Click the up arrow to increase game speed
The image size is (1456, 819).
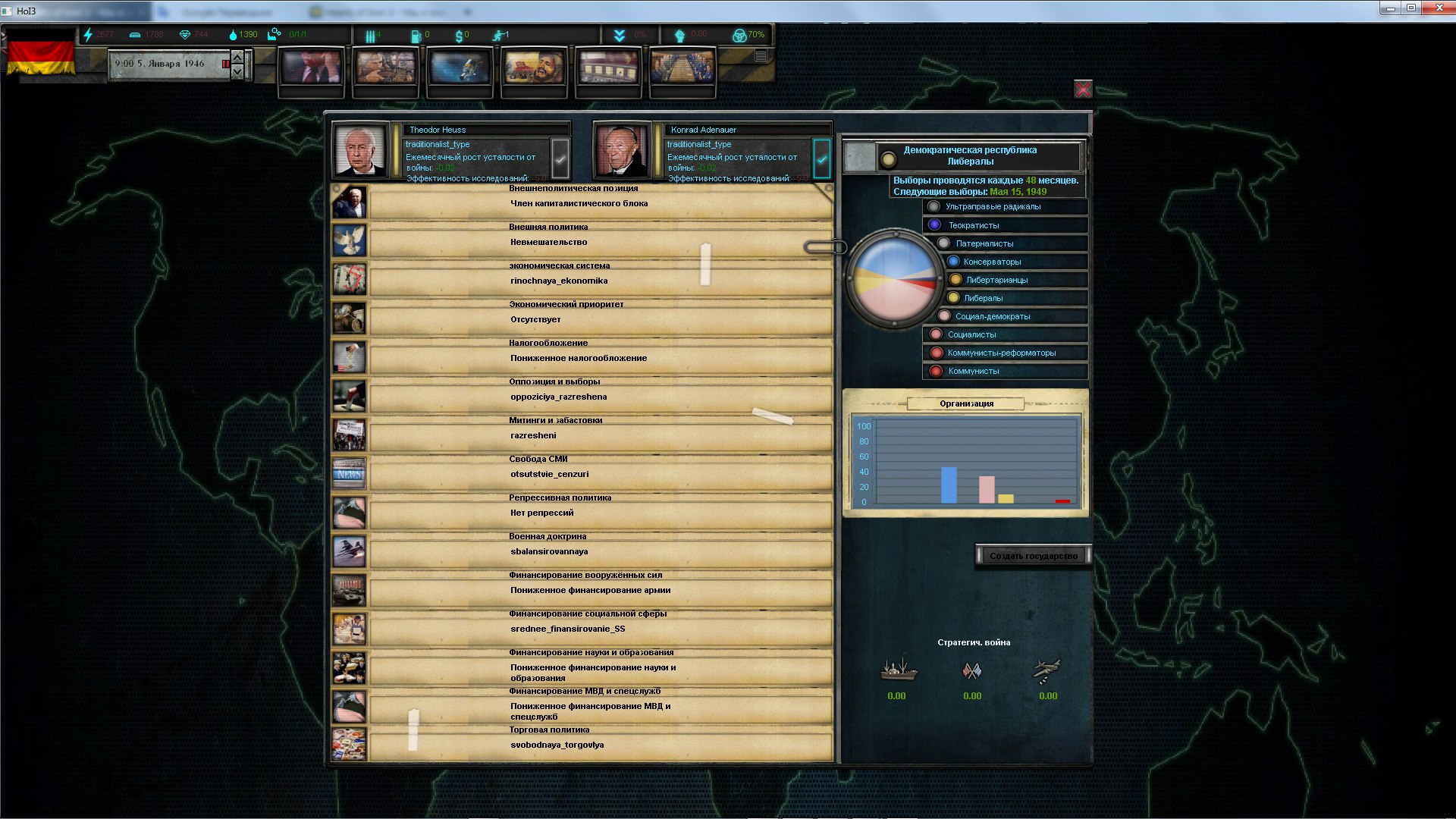click(237, 57)
